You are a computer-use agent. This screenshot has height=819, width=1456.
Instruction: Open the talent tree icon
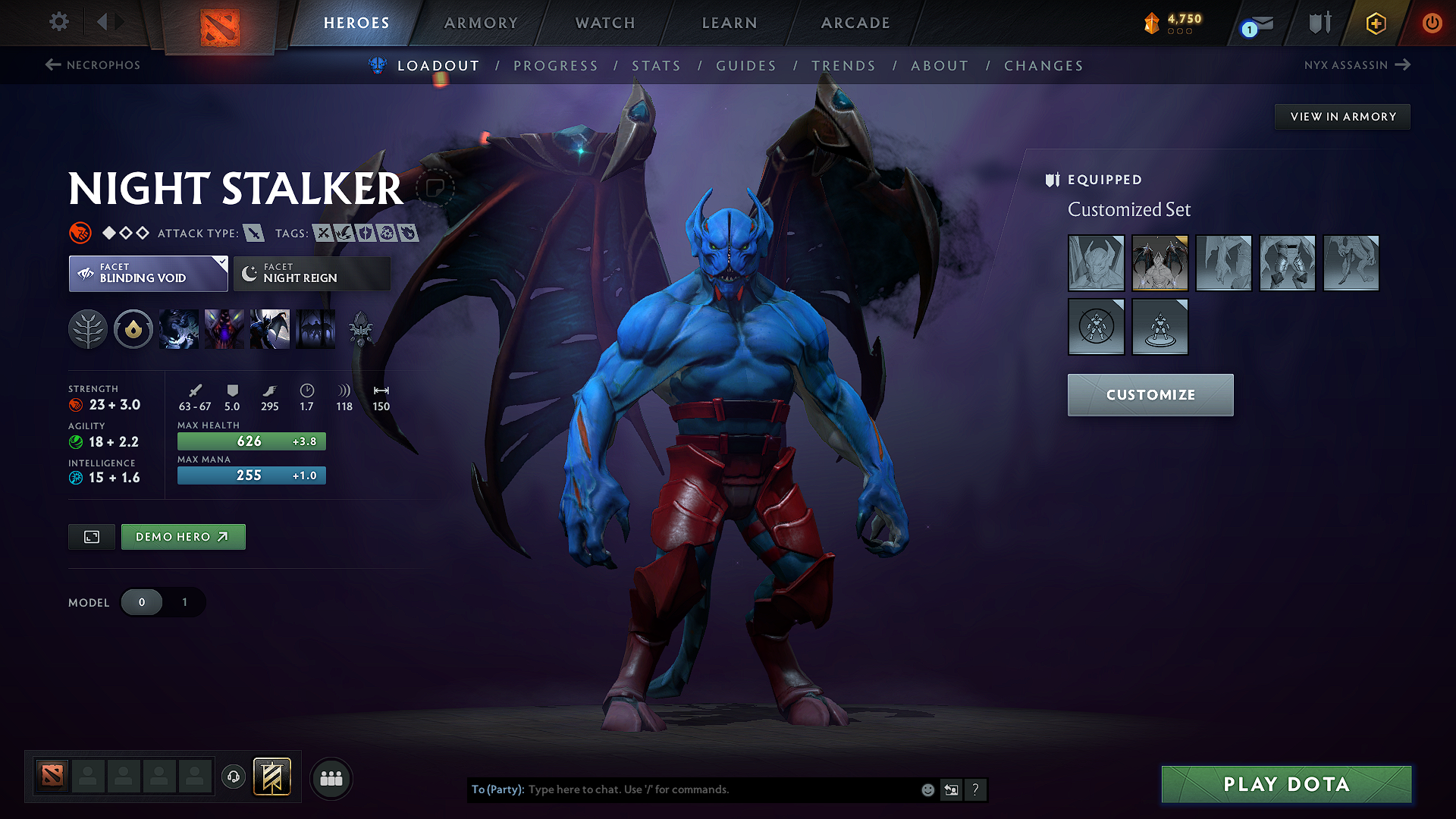tap(88, 329)
